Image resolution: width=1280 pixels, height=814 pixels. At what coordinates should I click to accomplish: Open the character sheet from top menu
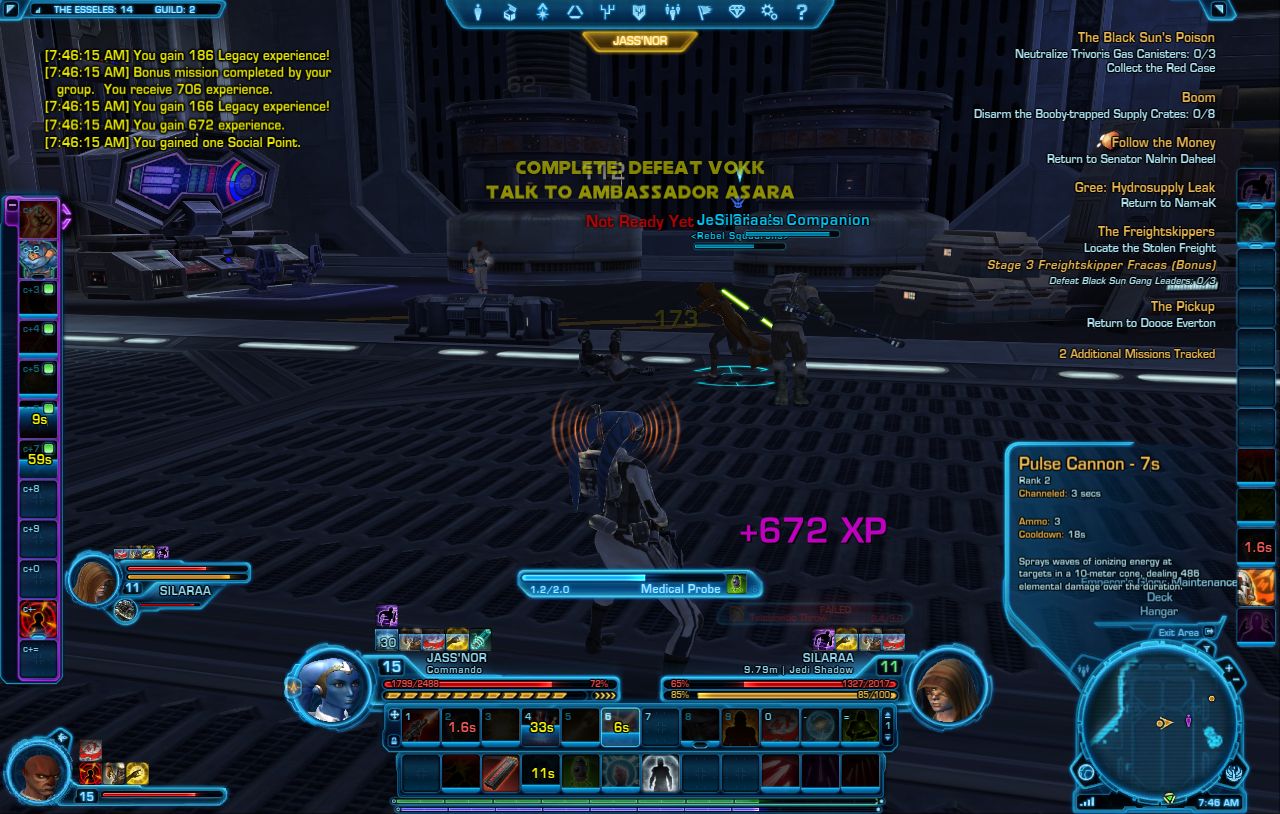coord(478,12)
